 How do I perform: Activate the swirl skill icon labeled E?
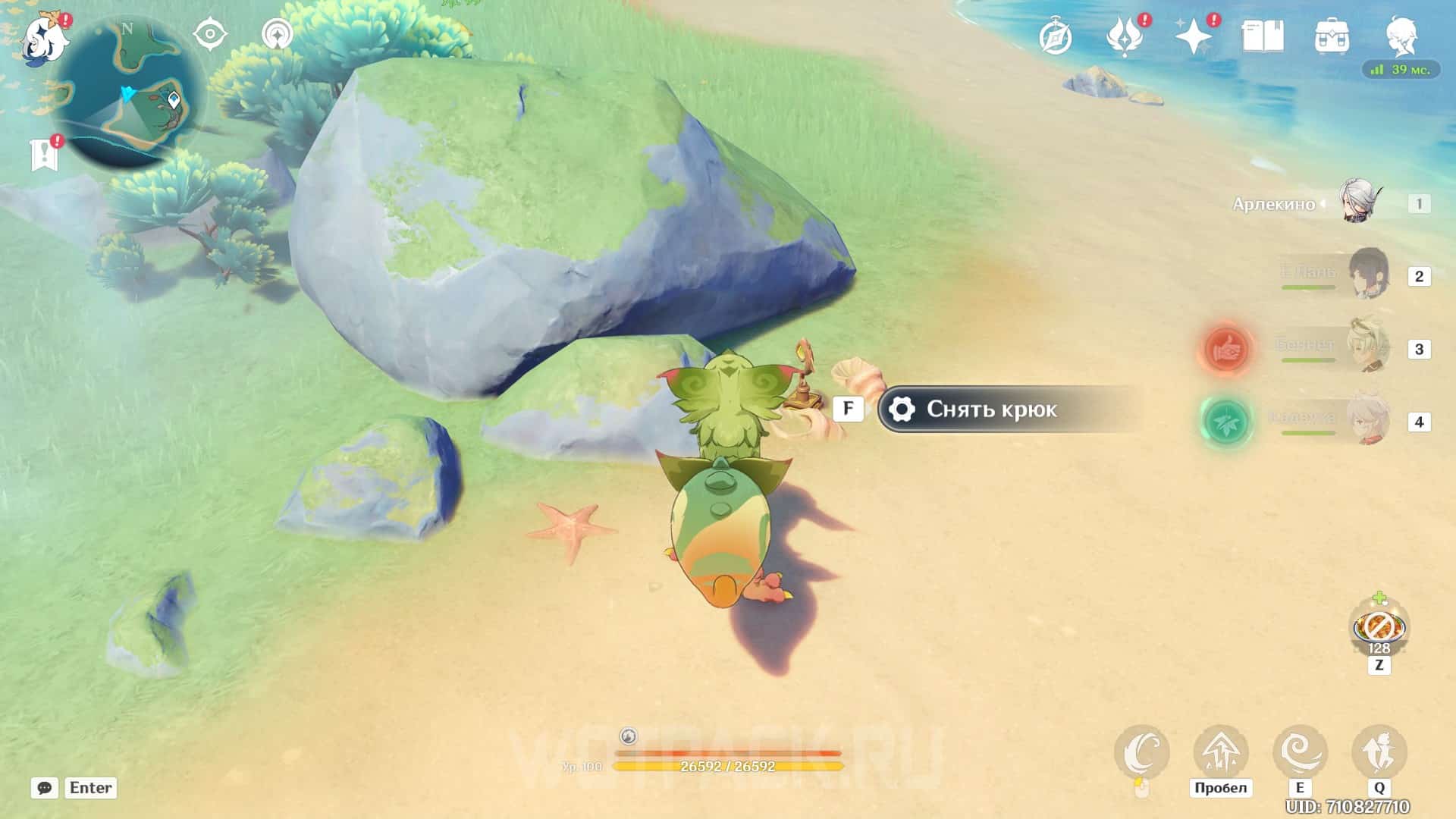tap(1299, 752)
